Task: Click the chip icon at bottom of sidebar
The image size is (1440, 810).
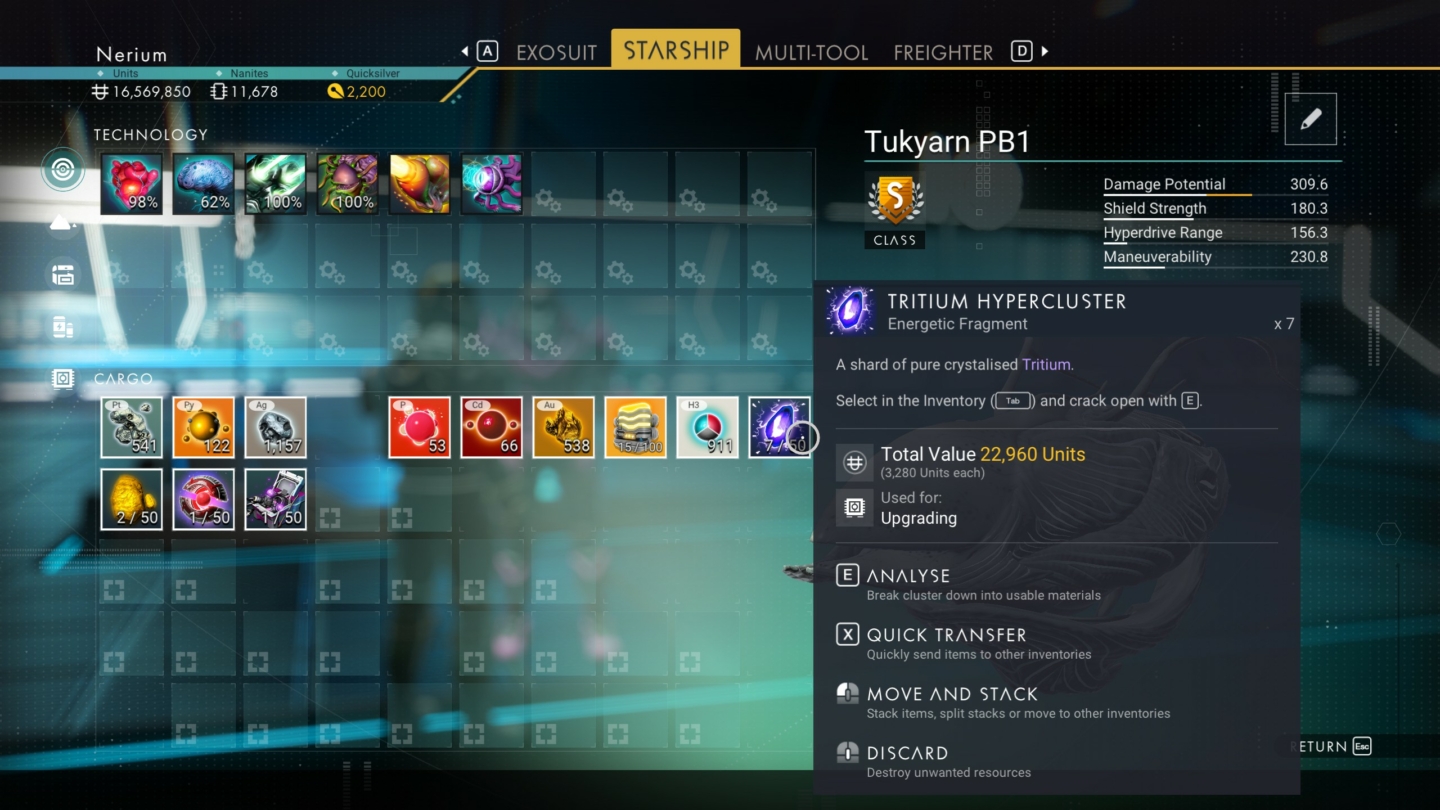Action: coord(62,378)
